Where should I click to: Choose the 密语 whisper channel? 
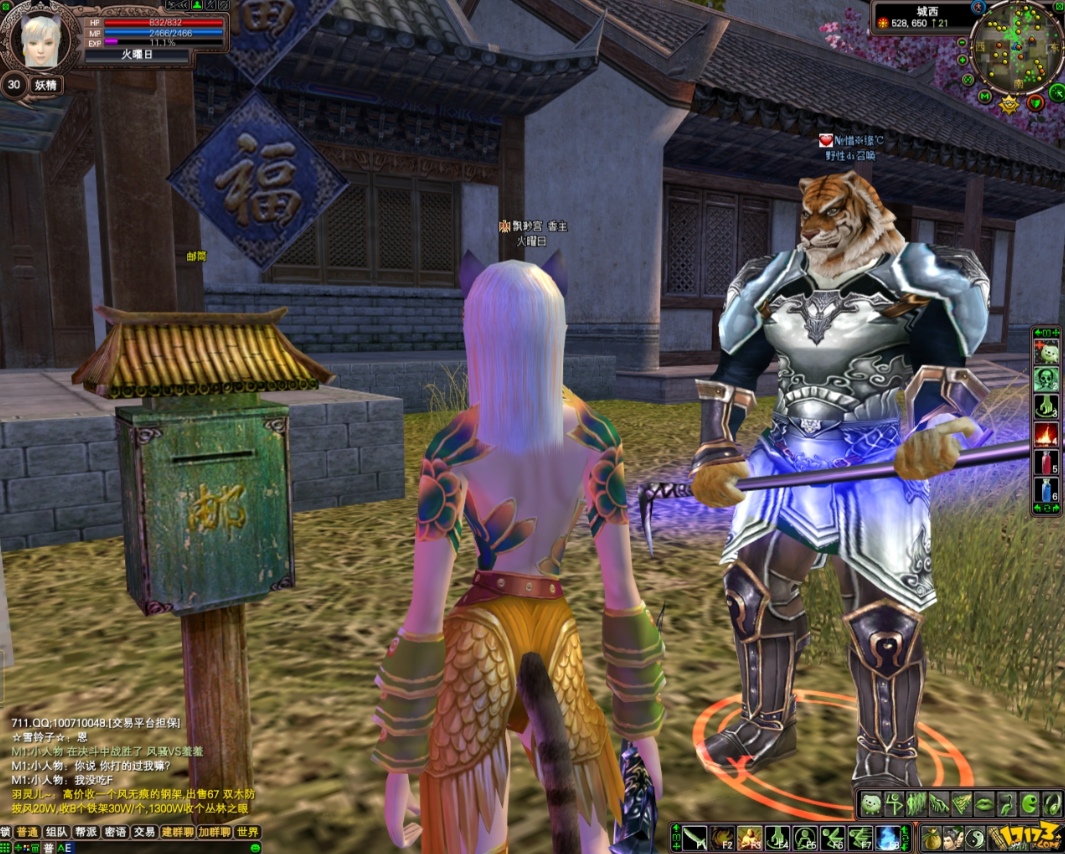pos(115,832)
